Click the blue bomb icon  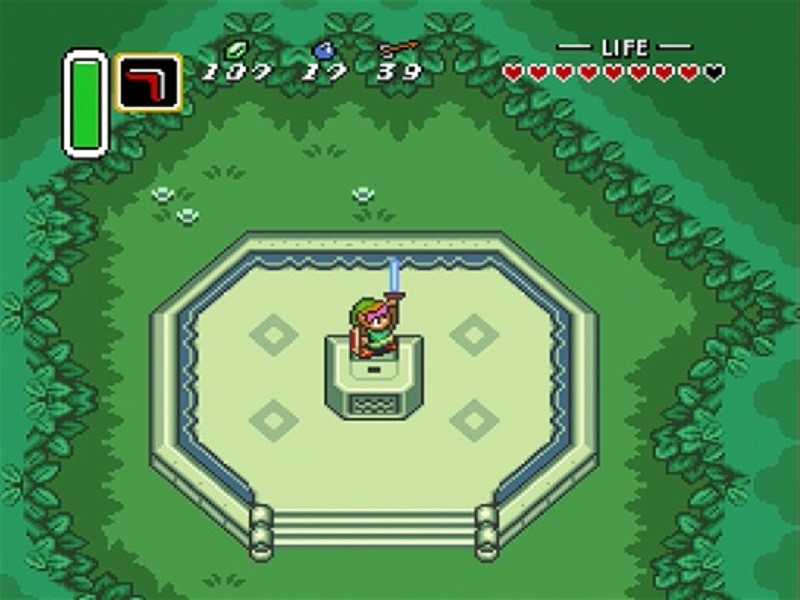(x=324, y=49)
